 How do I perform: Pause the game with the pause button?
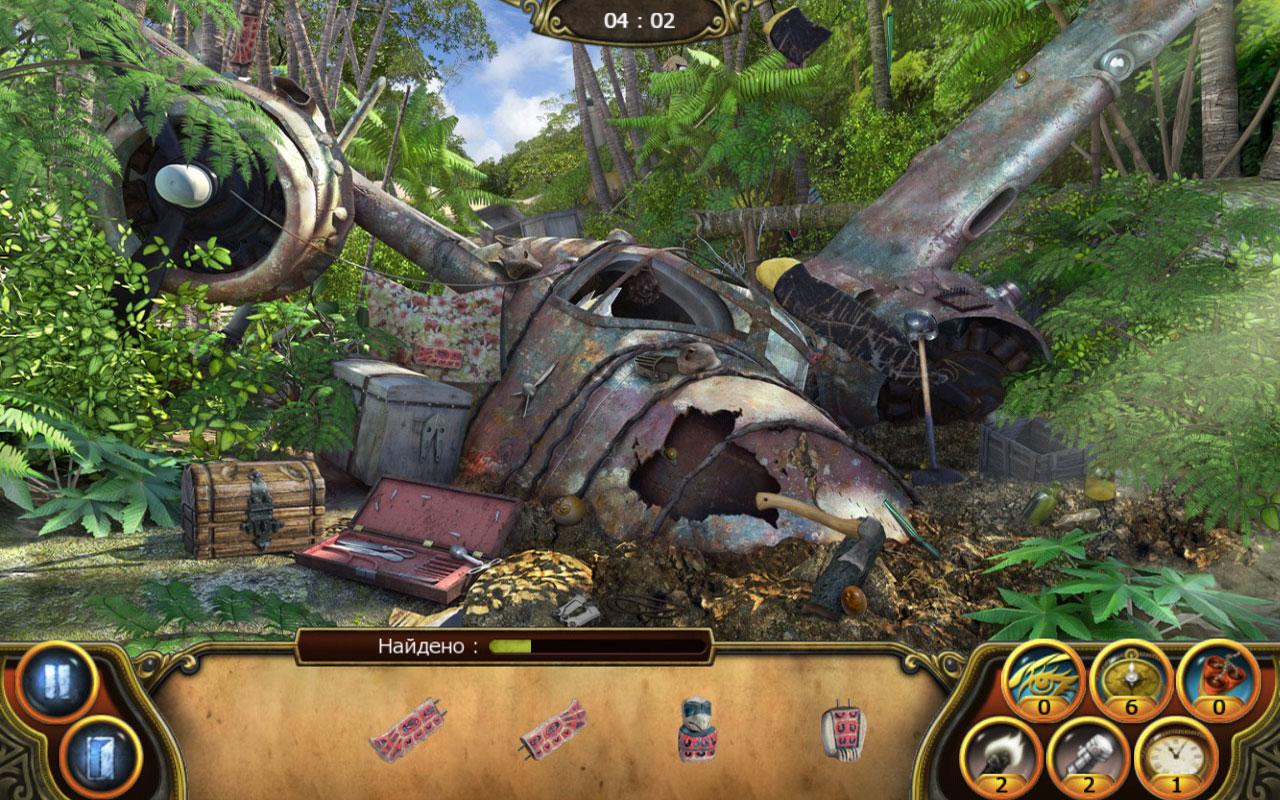pyautogui.click(x=56, y=682)
